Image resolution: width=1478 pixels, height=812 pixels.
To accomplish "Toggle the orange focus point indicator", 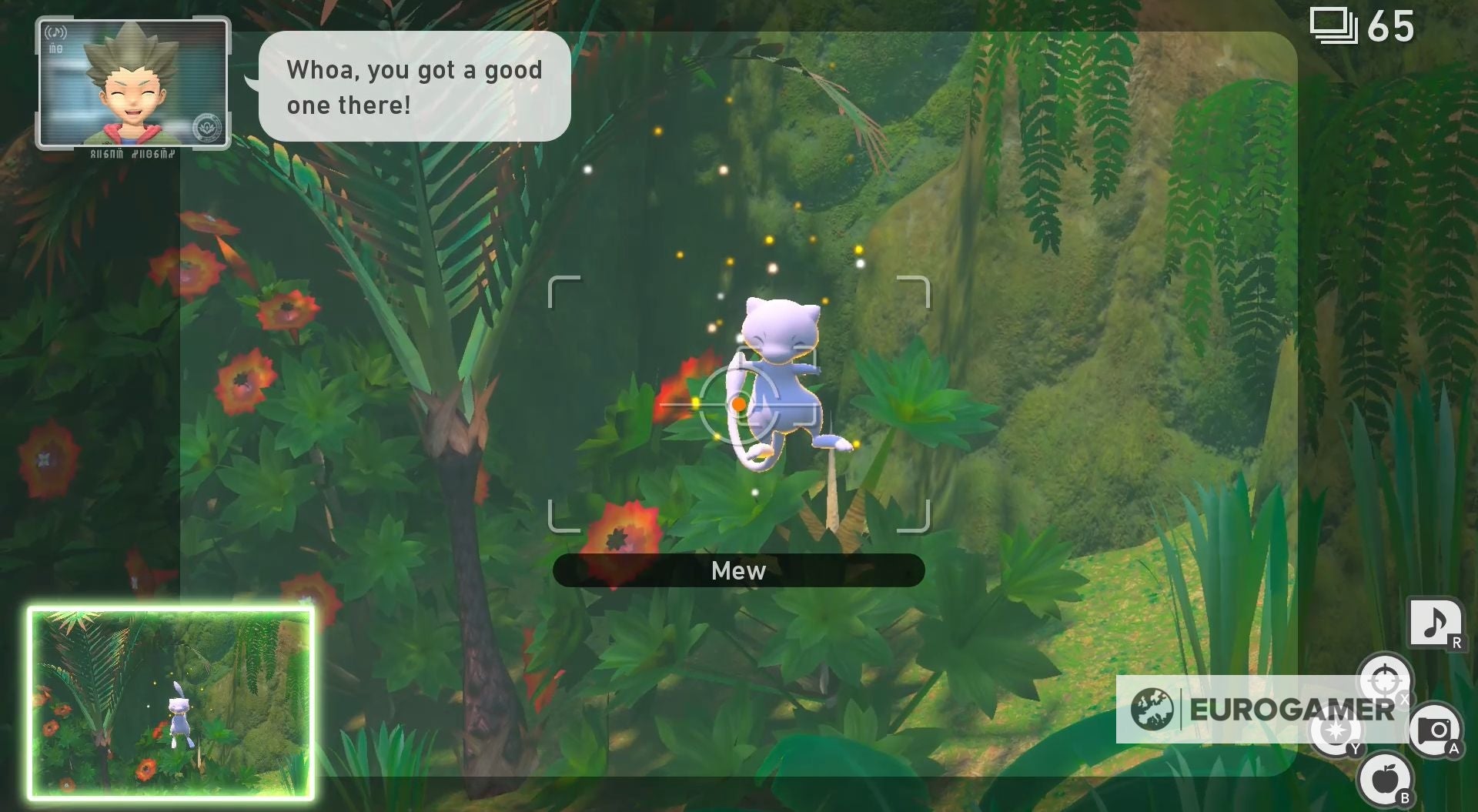I will pos(739,404).
